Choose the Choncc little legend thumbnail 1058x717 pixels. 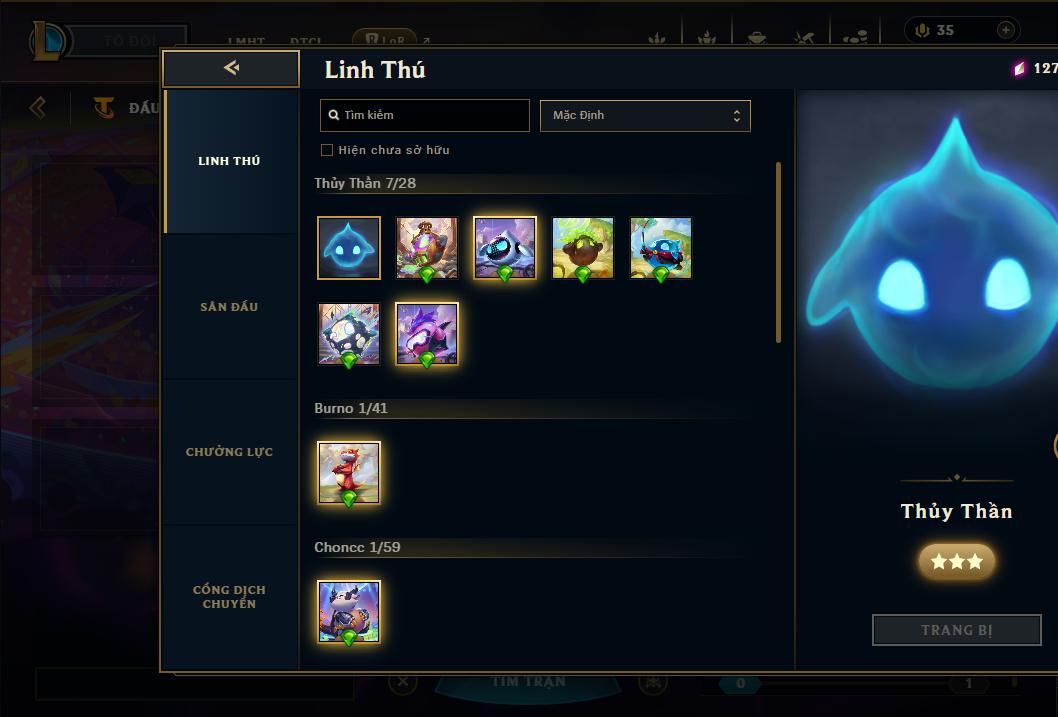(x=349, y=611)
